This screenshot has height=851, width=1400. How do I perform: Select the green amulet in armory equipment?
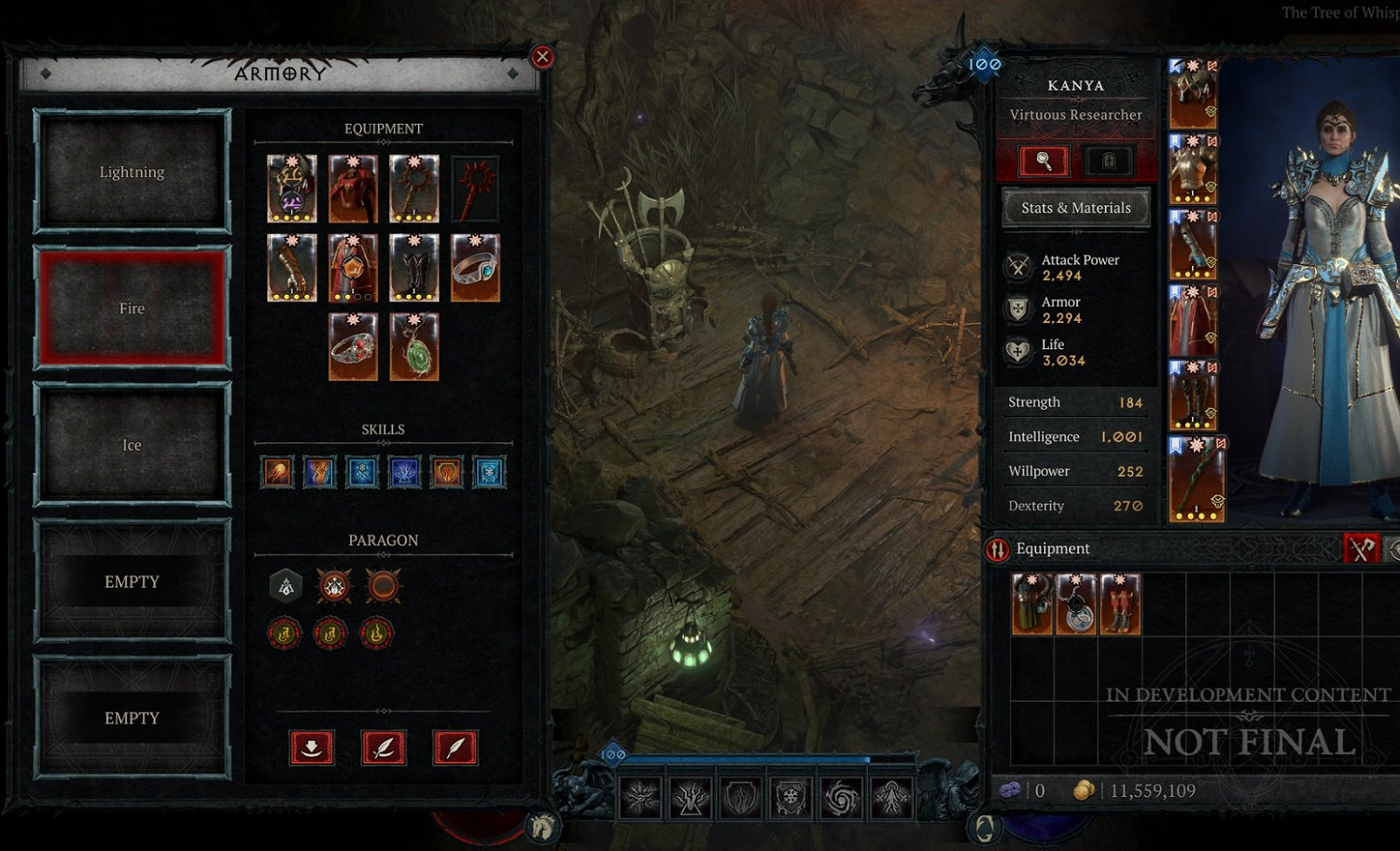pyautogui.click(x=413, y=347)
